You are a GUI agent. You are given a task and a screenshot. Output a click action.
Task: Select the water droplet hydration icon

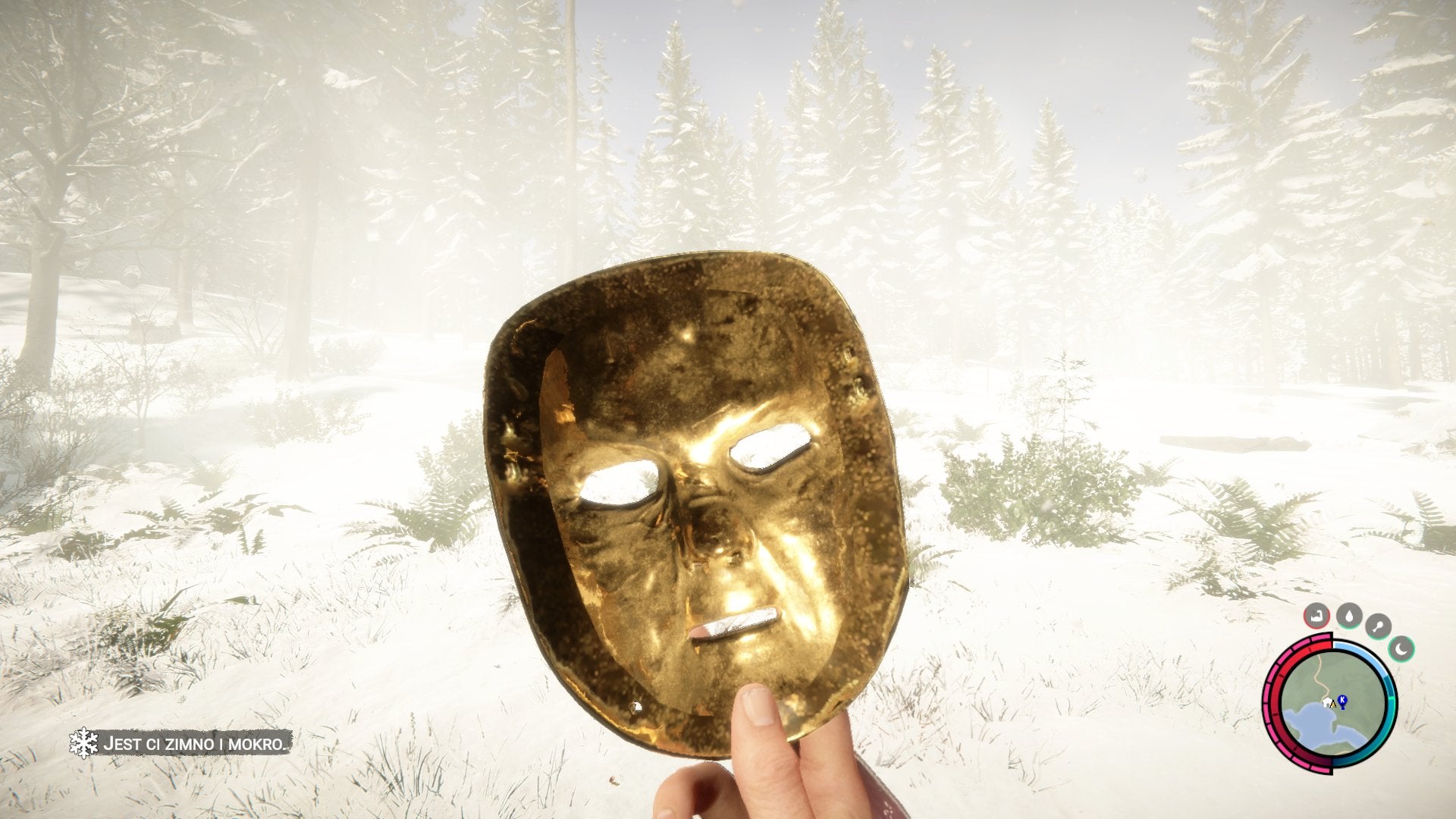[1350, 617]
